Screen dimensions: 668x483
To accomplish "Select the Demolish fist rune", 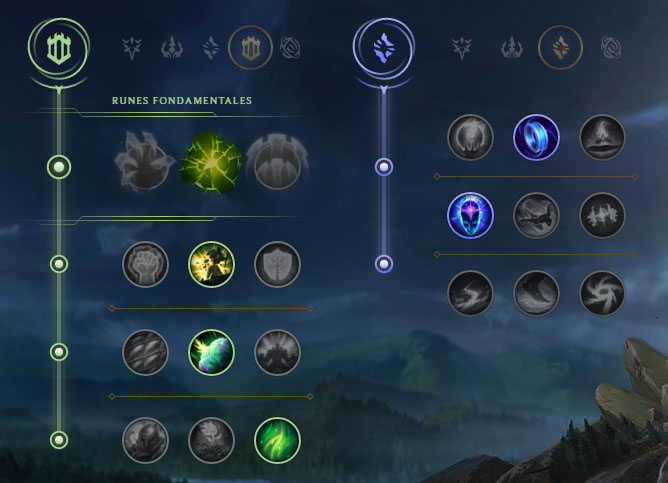I will click(145, 265).
